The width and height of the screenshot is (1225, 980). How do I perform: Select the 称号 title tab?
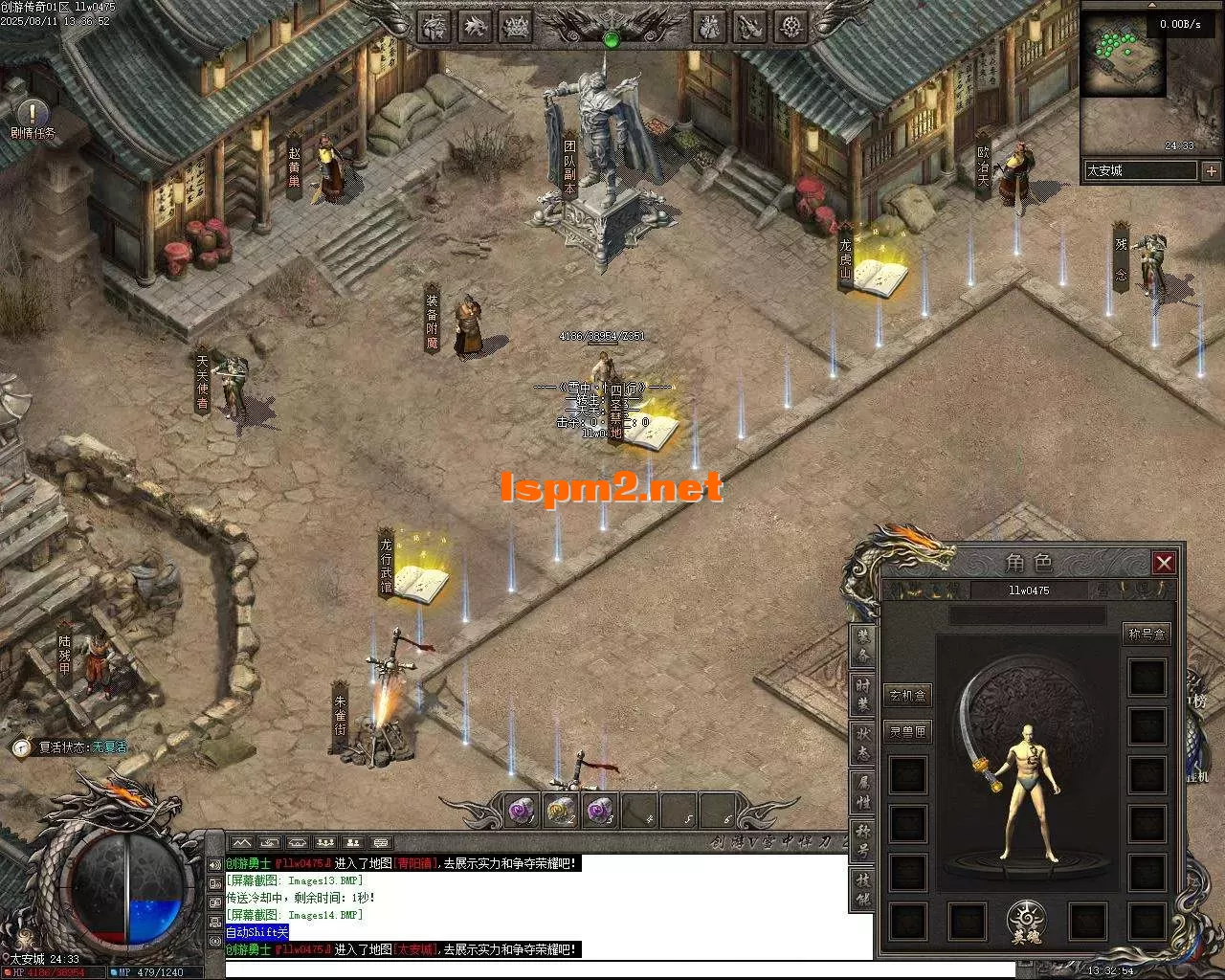(x=864, y=842)
